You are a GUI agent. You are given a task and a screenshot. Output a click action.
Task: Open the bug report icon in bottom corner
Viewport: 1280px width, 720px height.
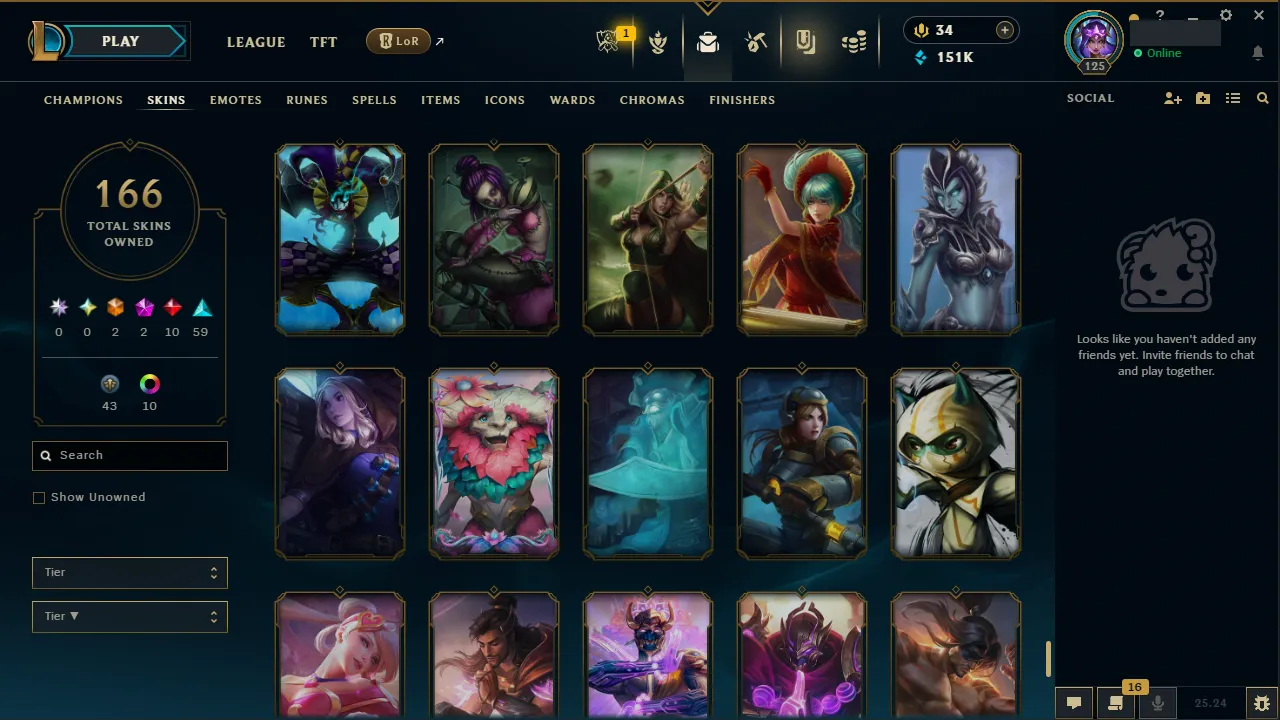pos(1262,702)
